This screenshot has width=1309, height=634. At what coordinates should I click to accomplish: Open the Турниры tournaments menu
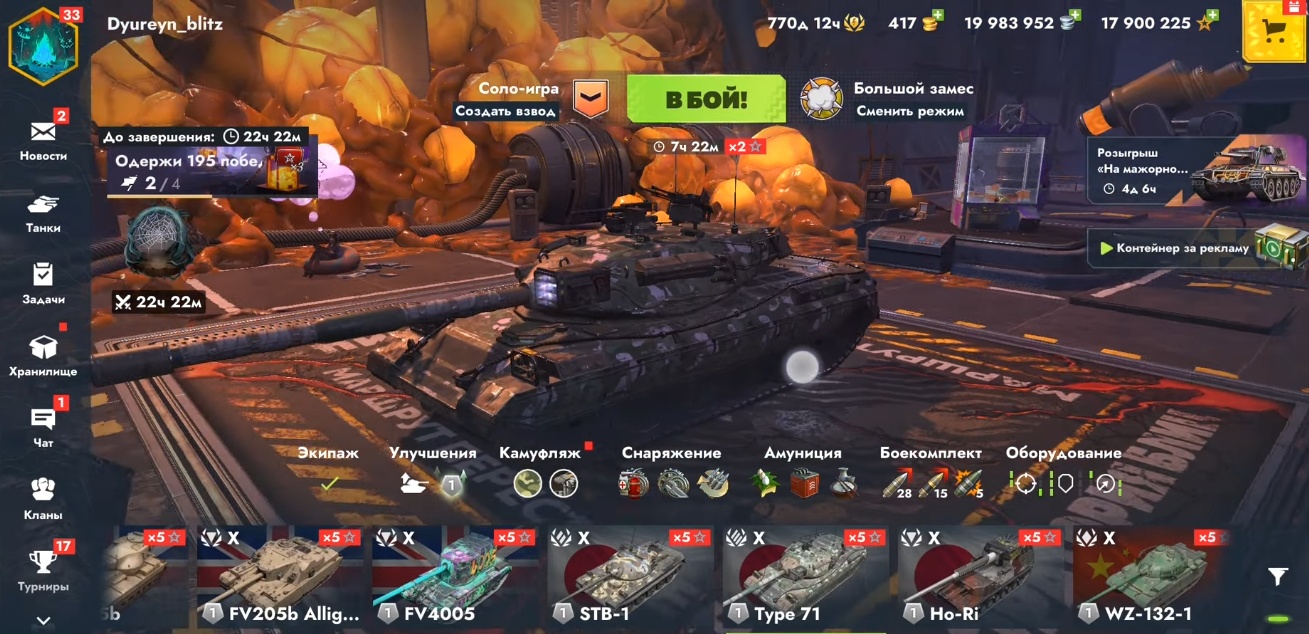click(x=43, y=569)
